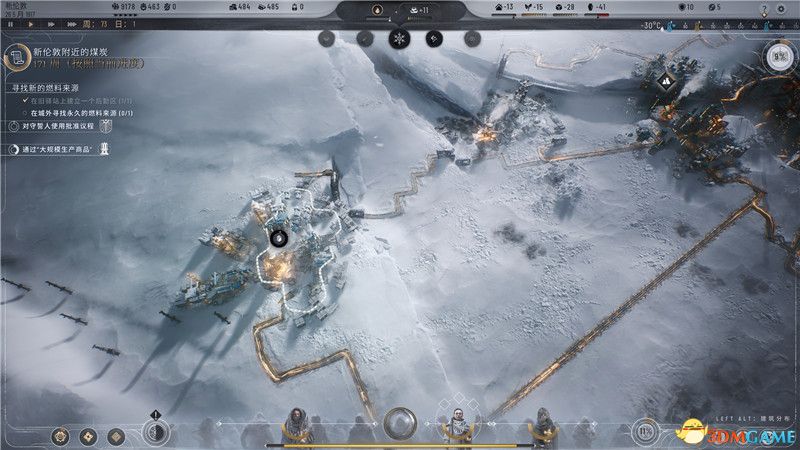This screenshot has width=800, height=450.
Task: Click the fuel objective marker over the city
Action: pyautogui.click(x=279, y=238)
